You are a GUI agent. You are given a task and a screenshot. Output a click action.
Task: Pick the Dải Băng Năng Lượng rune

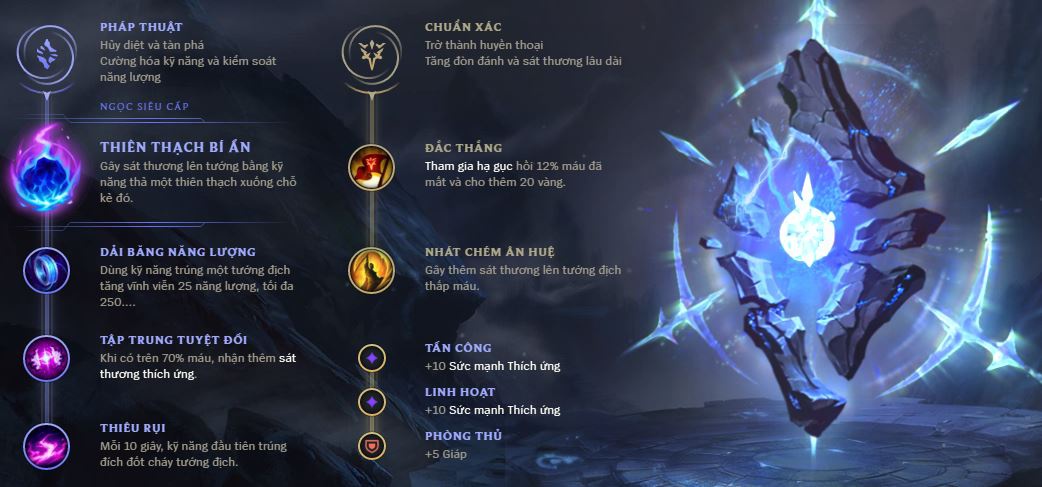pos(46,269)
